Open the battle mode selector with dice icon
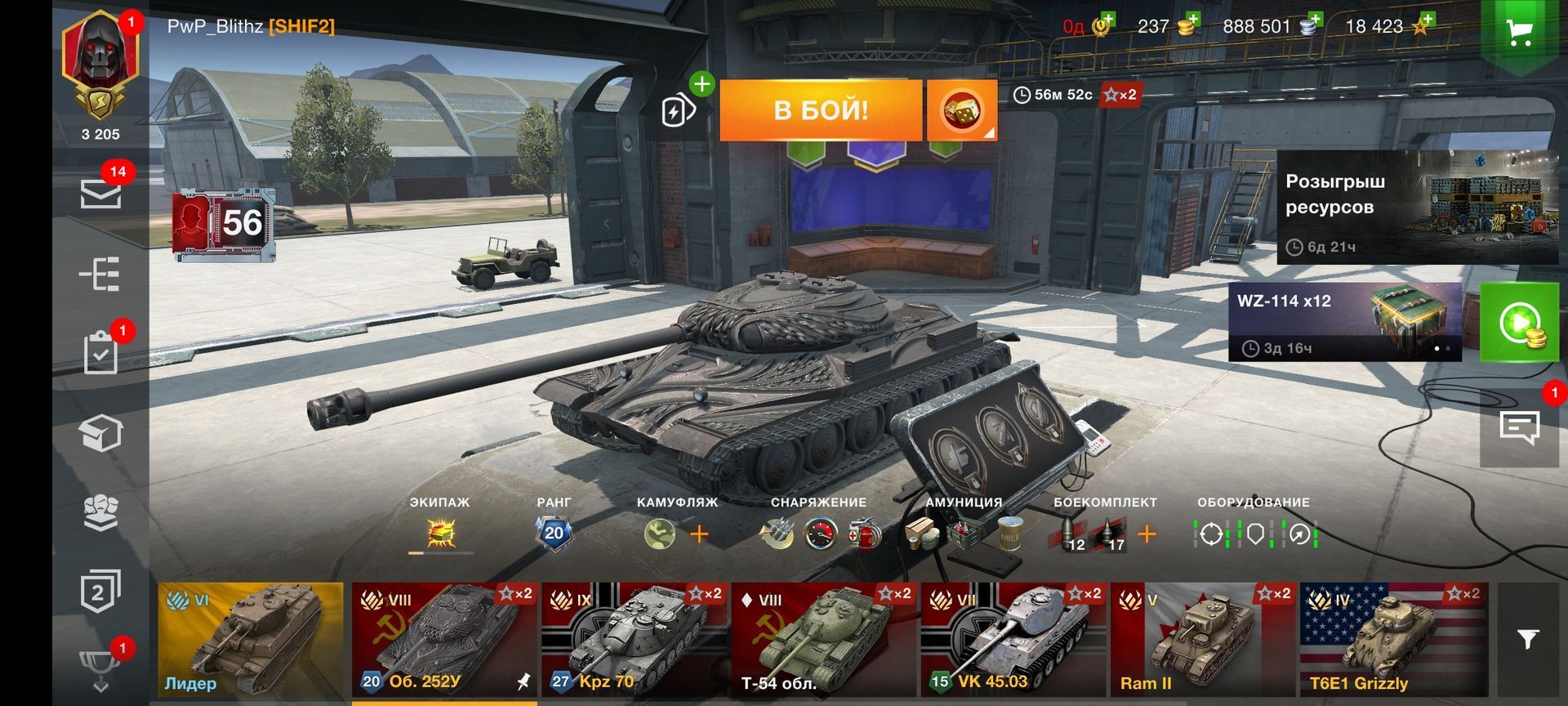Image resolution: width=1568 pixels, height=706 pixels. click(x=962, y=109)
